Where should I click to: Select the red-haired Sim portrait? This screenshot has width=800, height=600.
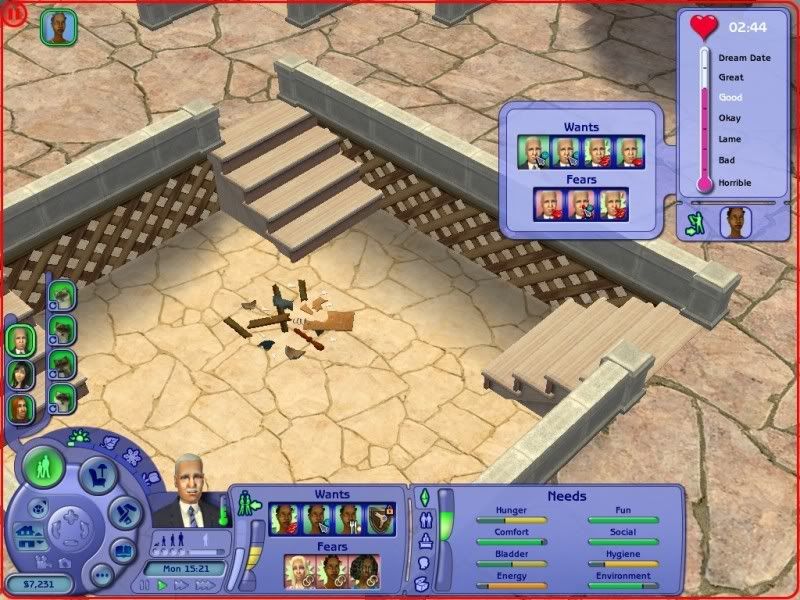(20, 408)
